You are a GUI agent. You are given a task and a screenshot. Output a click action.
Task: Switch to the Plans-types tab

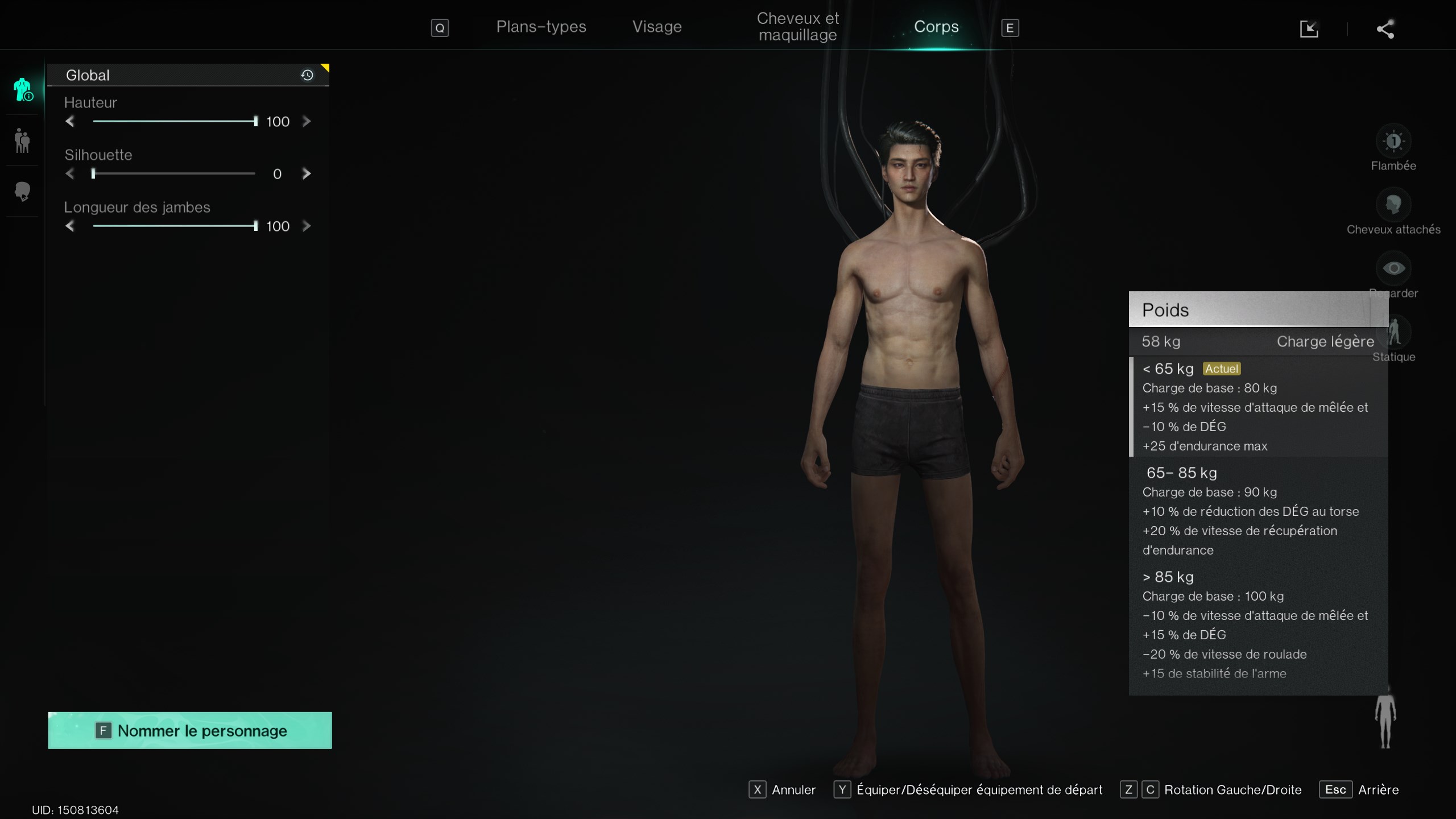pyautogui.click(x=541, y=27)
